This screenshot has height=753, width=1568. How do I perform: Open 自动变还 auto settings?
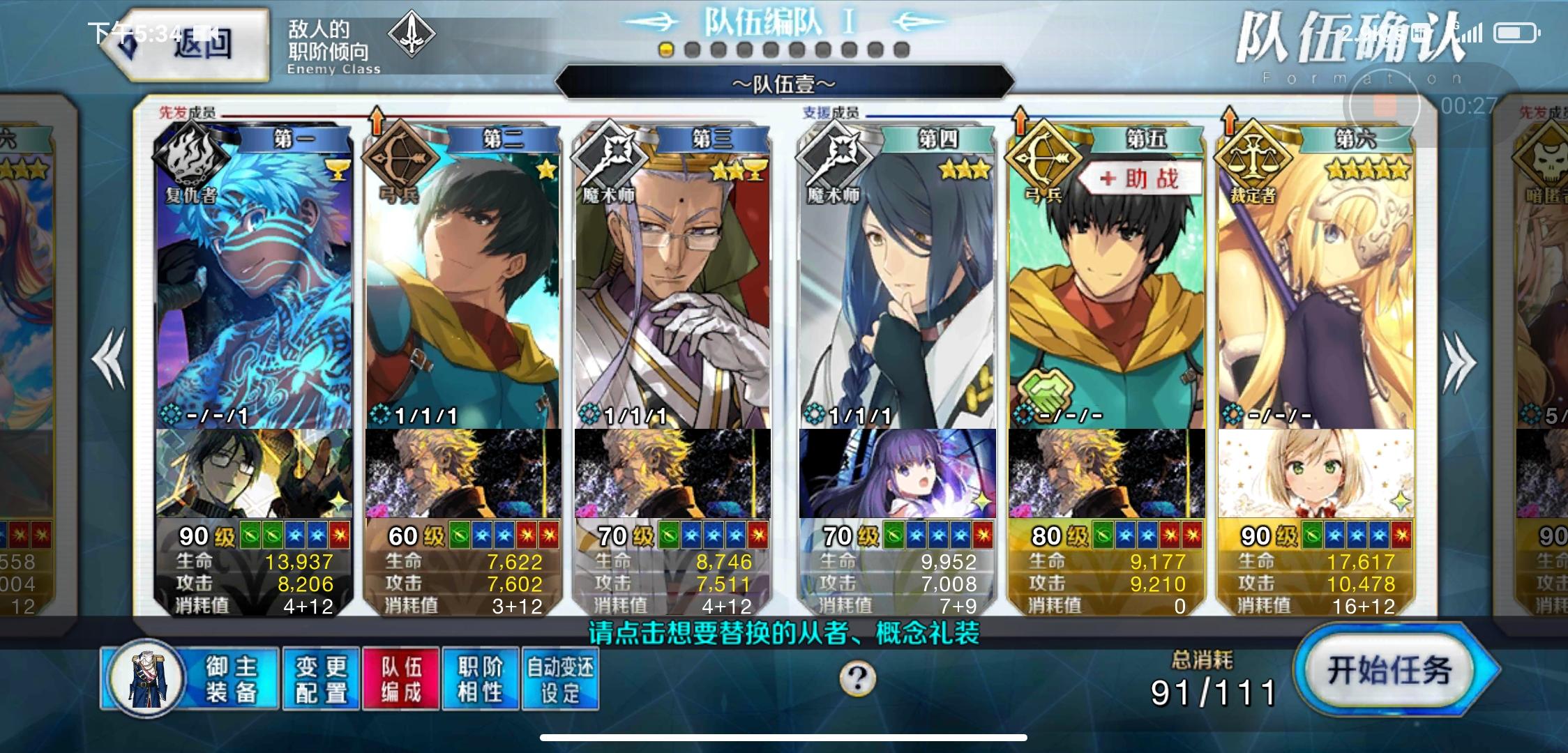tap(560, 678)
